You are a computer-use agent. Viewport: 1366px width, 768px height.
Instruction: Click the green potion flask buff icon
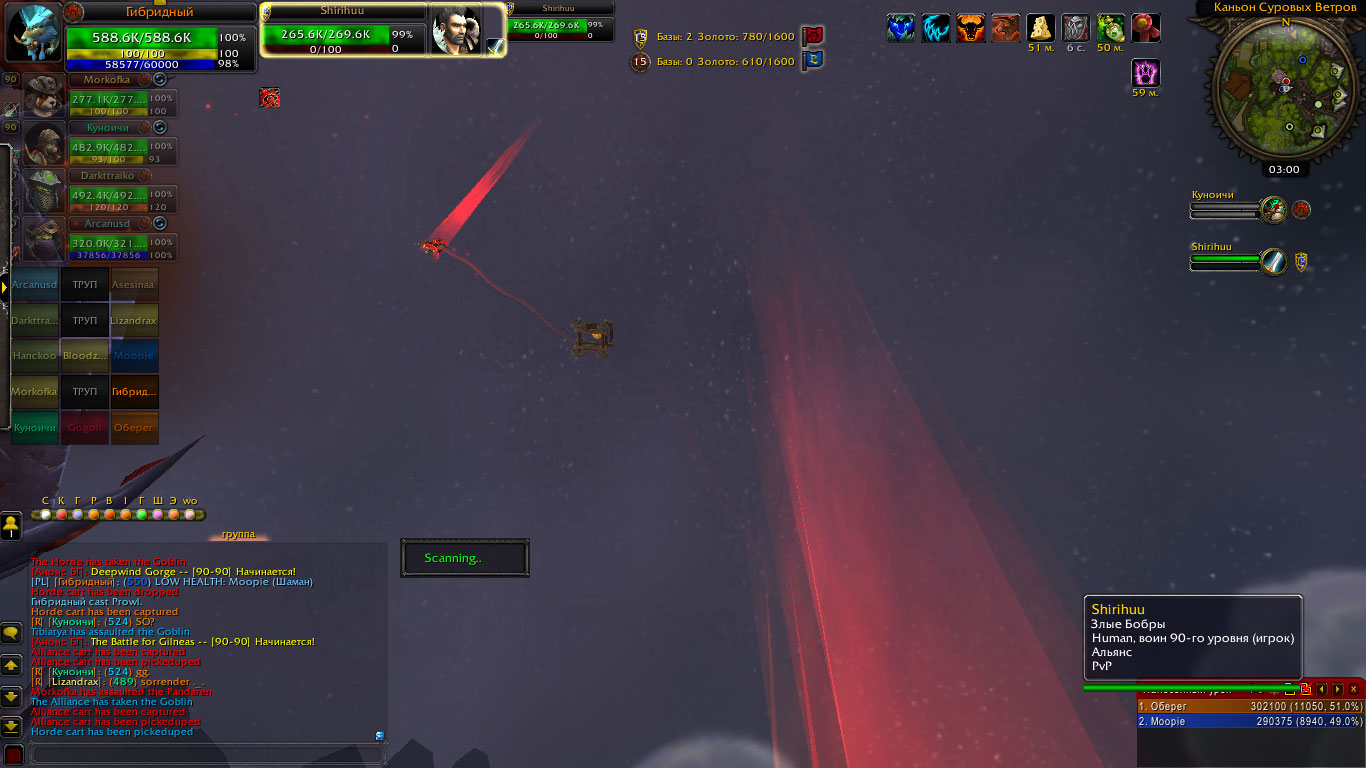[x=1110, y=27]
